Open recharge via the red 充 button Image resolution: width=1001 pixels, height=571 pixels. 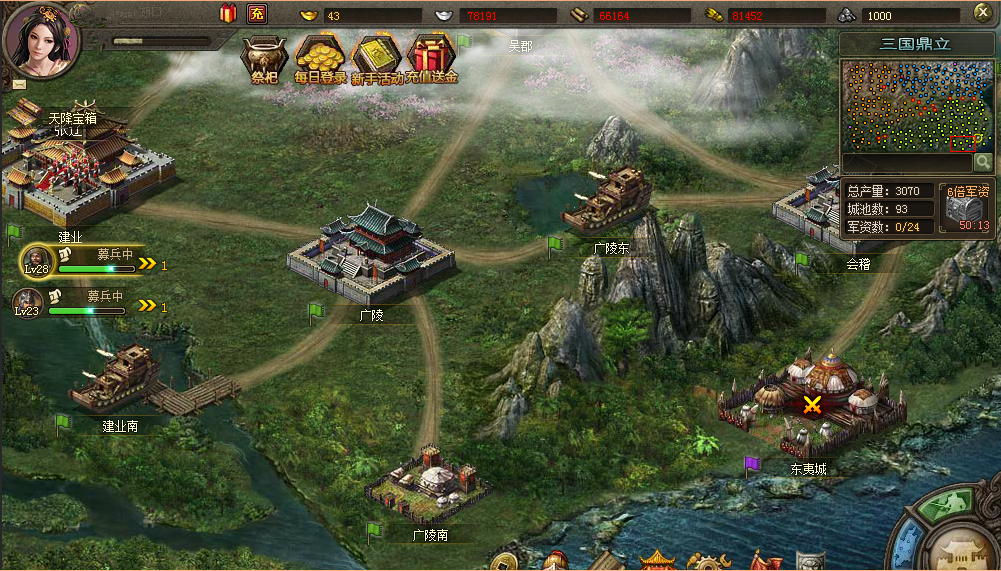[257, 14]
